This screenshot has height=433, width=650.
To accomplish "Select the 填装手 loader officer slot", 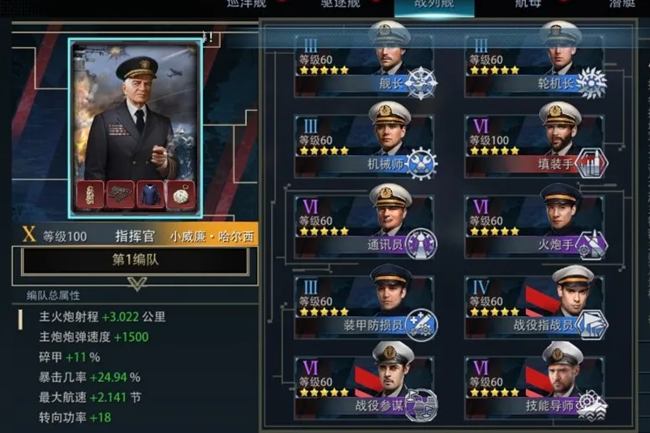I will point(536,146).
